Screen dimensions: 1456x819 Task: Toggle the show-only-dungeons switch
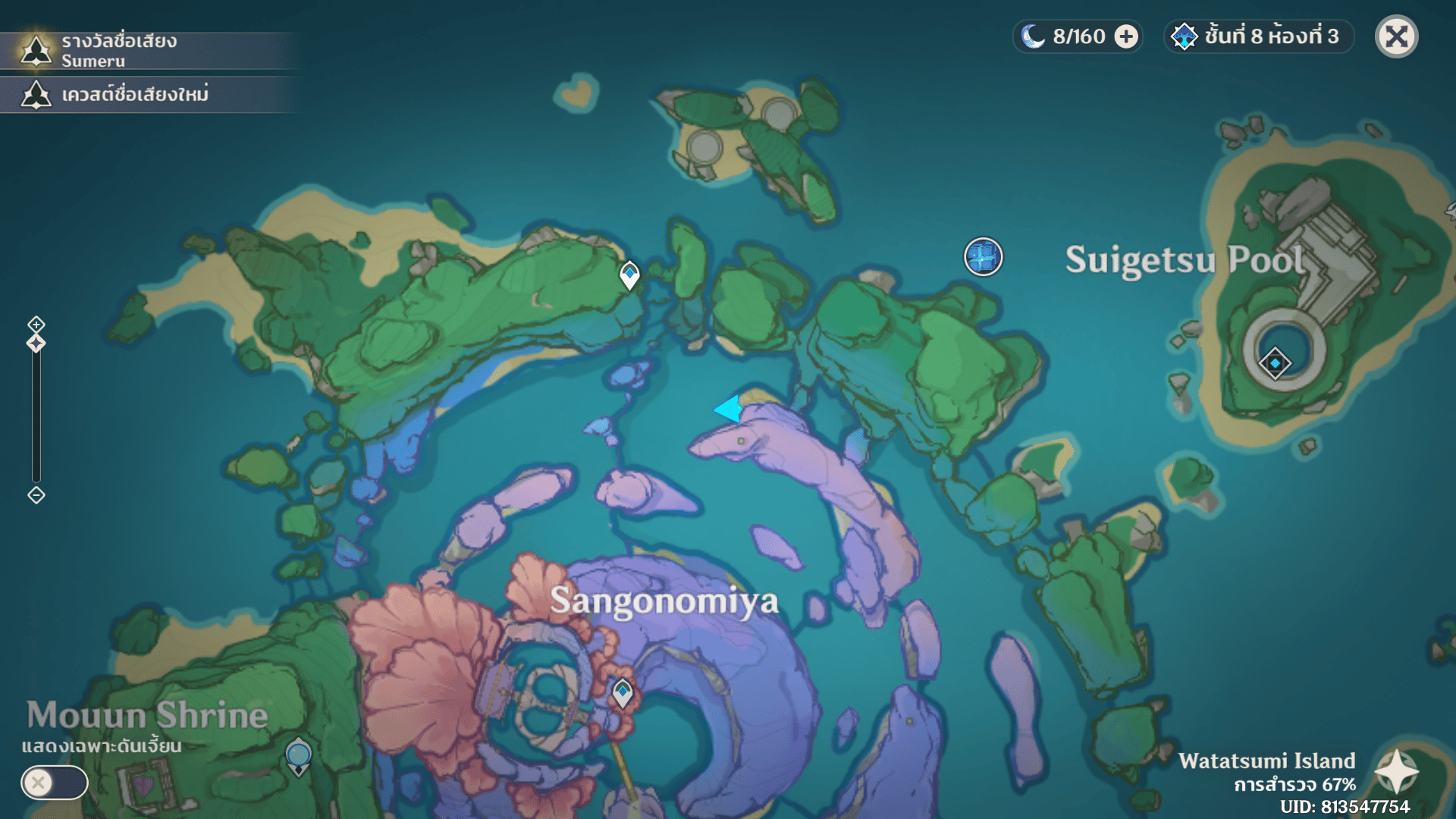click(55, 782)
